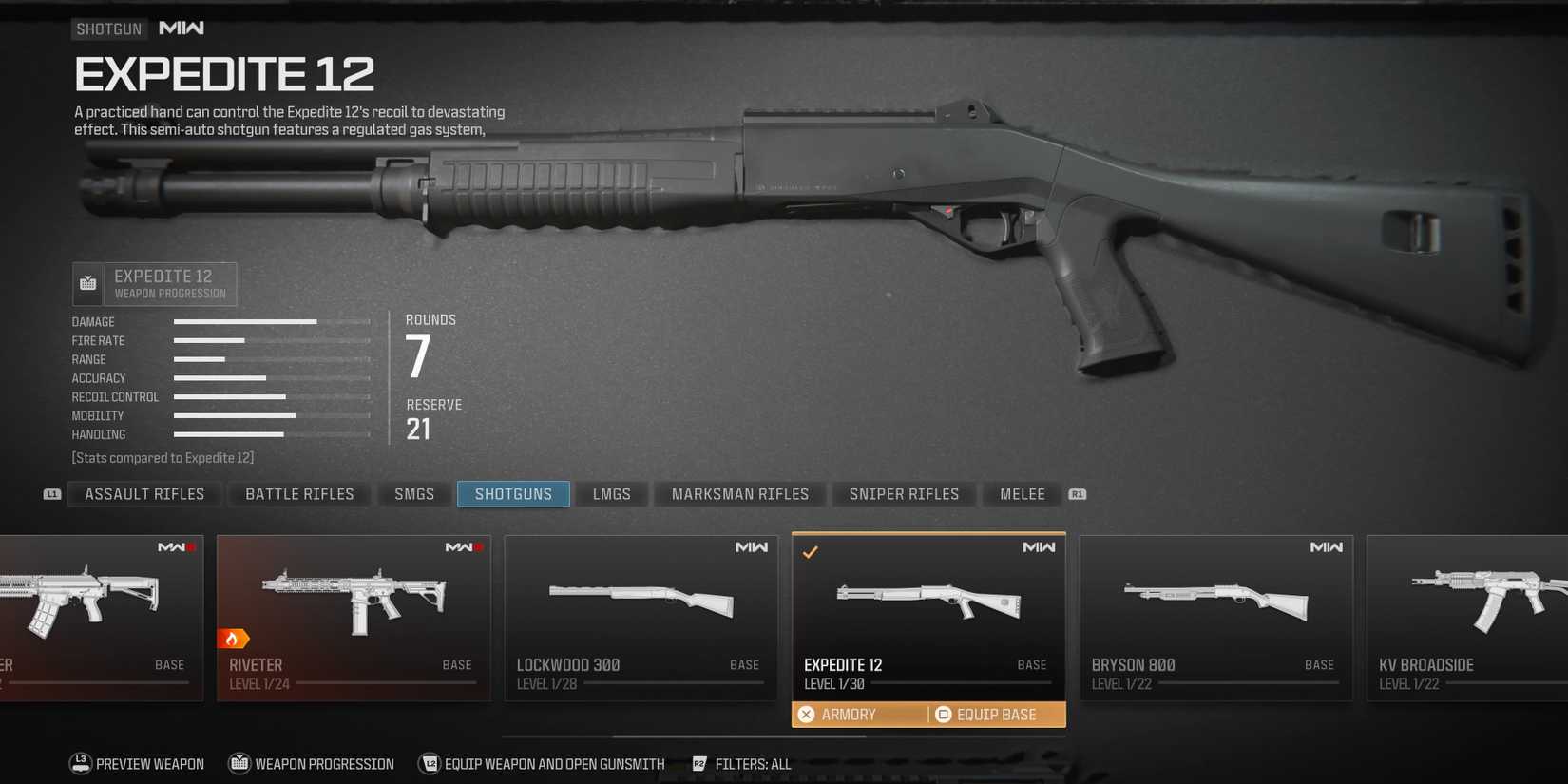The image size is (1568, 784).
Task: Select the SMGs tab
Action: click(x=414, y=493)
